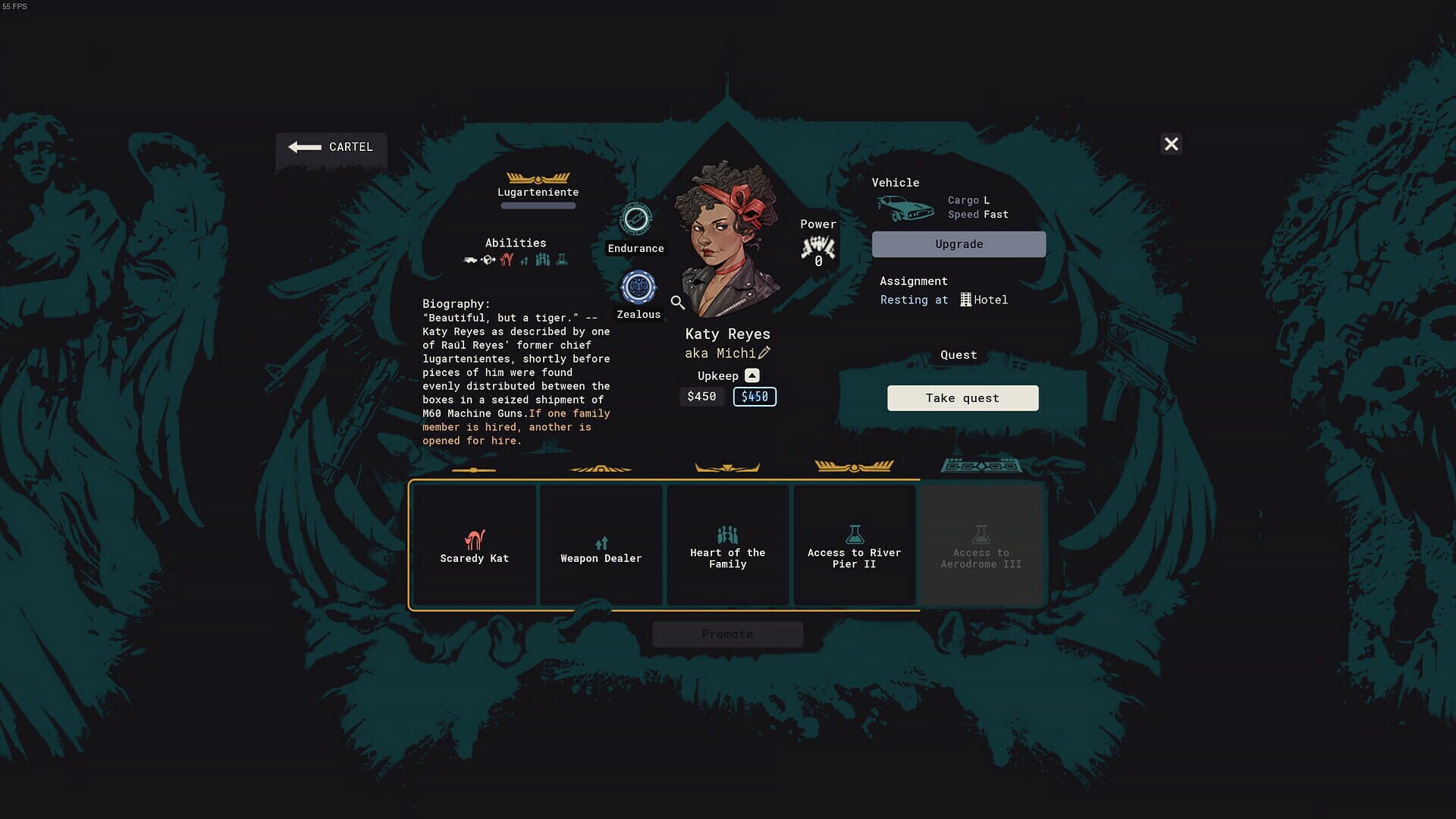This screenshot has width=1456, height=819.
Task: Open the Endurance skill badge
Action: click(x=635, y=219)
